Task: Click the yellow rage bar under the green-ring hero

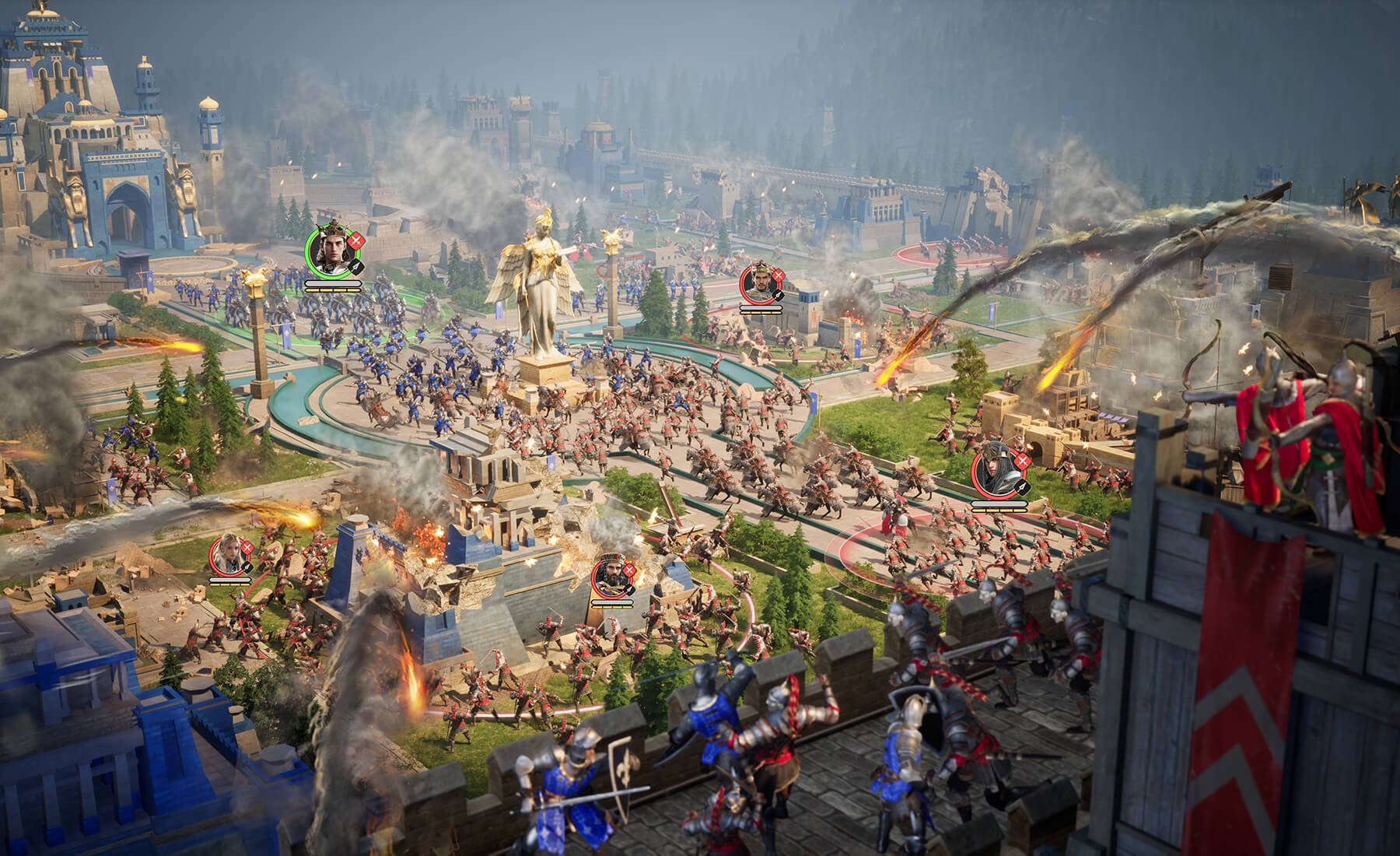Action: click(332, 290)
